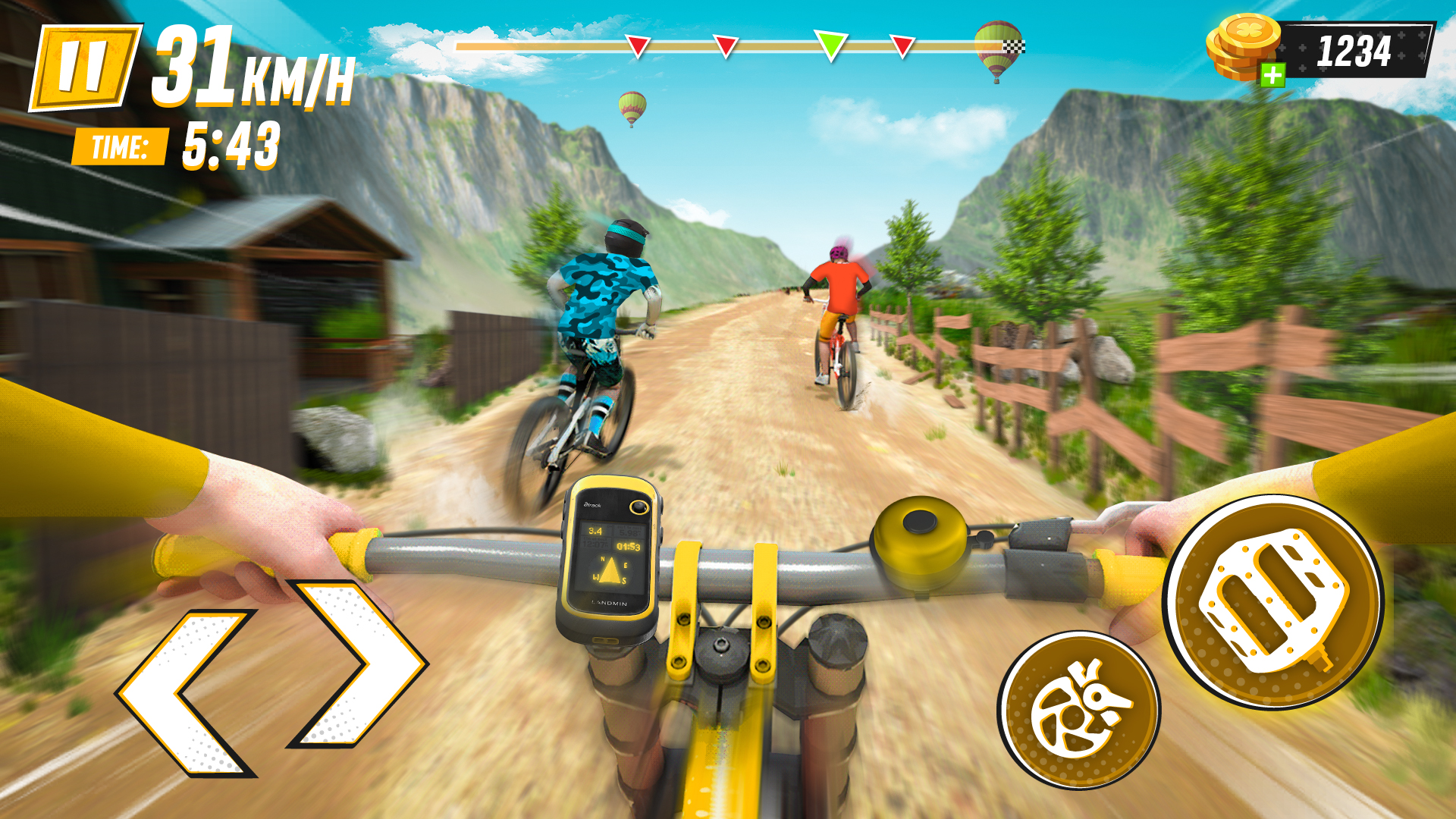
Task: Steer right with the right chevron arrow
Action: [x=358, y=663]
